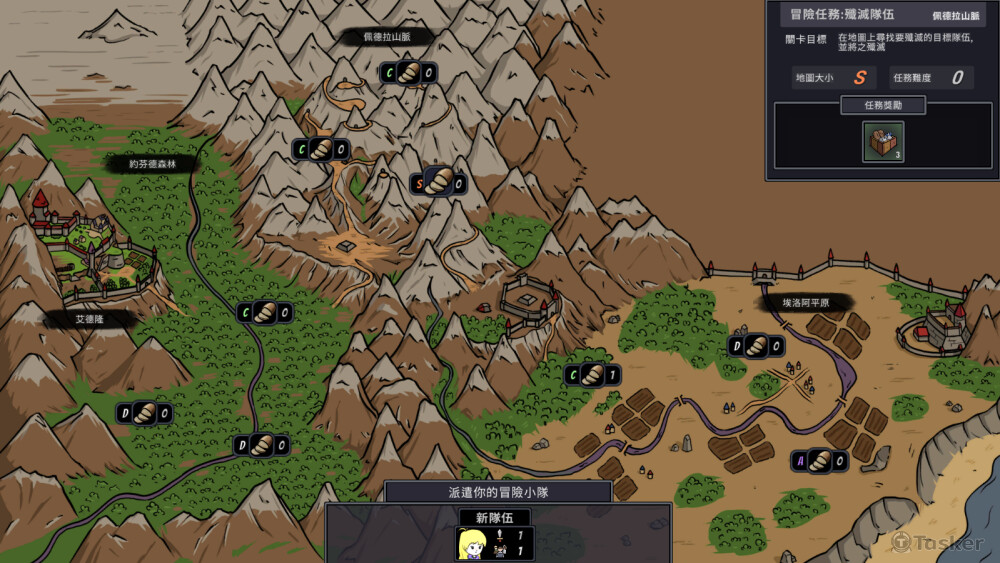Click the 約芬德森林 region label
1000x563 pixels.
click(150, 164)
